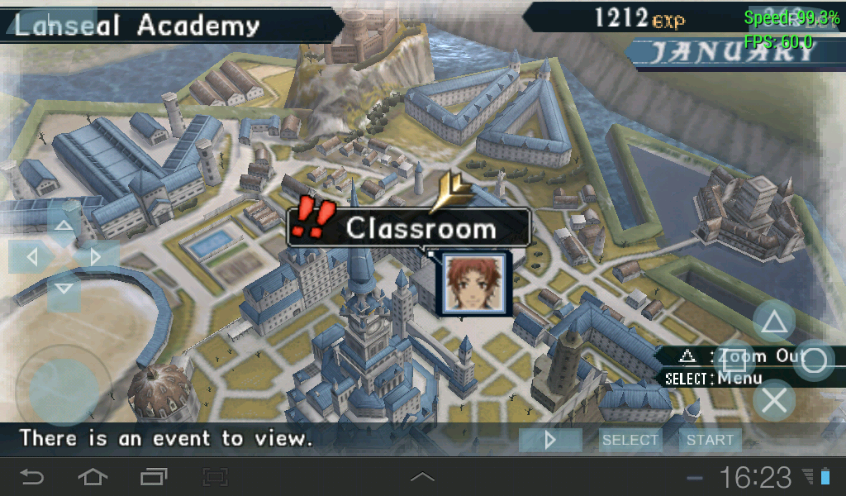This screenshot has width=846, height=496.
Task: Tap the SELECT touch button
Action: (630, 440)
